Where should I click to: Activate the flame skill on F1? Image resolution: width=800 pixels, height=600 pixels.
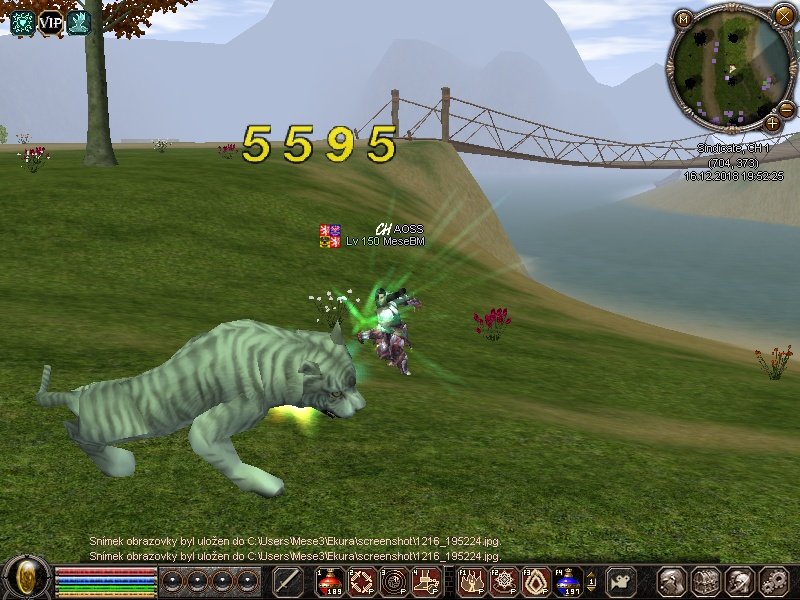point(472,581)
